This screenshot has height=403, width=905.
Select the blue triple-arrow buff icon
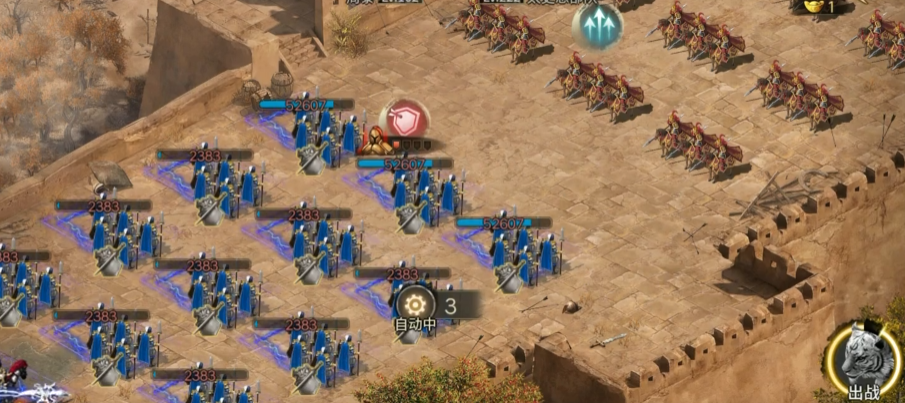pos(597,27)
